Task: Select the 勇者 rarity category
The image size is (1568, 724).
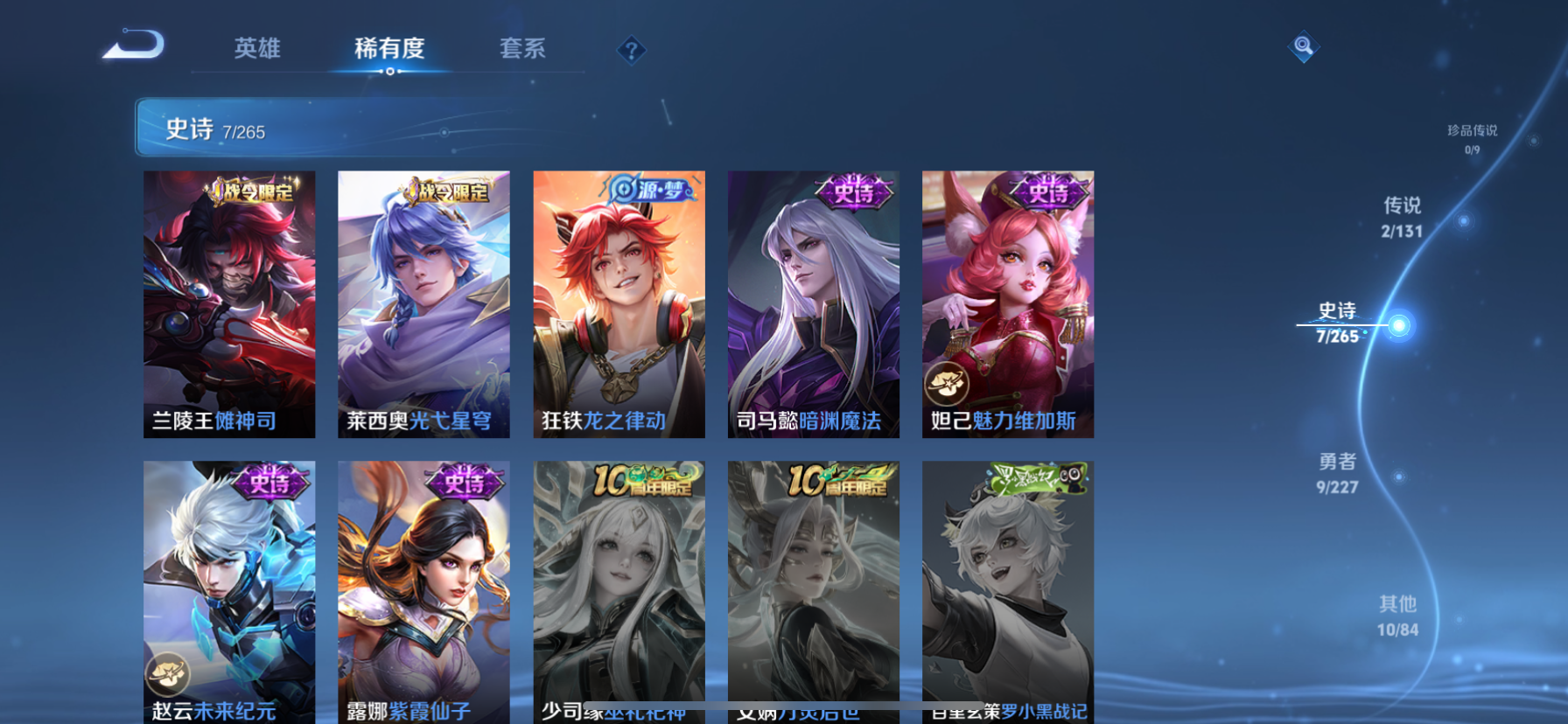Action: pyautogui.click(x=1338, y=474)
